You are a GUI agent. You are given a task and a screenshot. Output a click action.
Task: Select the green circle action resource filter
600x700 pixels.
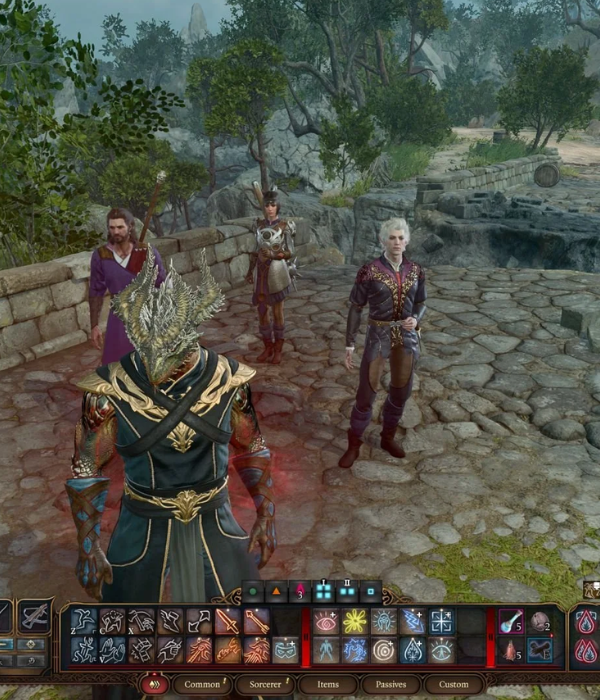(x=254, y=592)
